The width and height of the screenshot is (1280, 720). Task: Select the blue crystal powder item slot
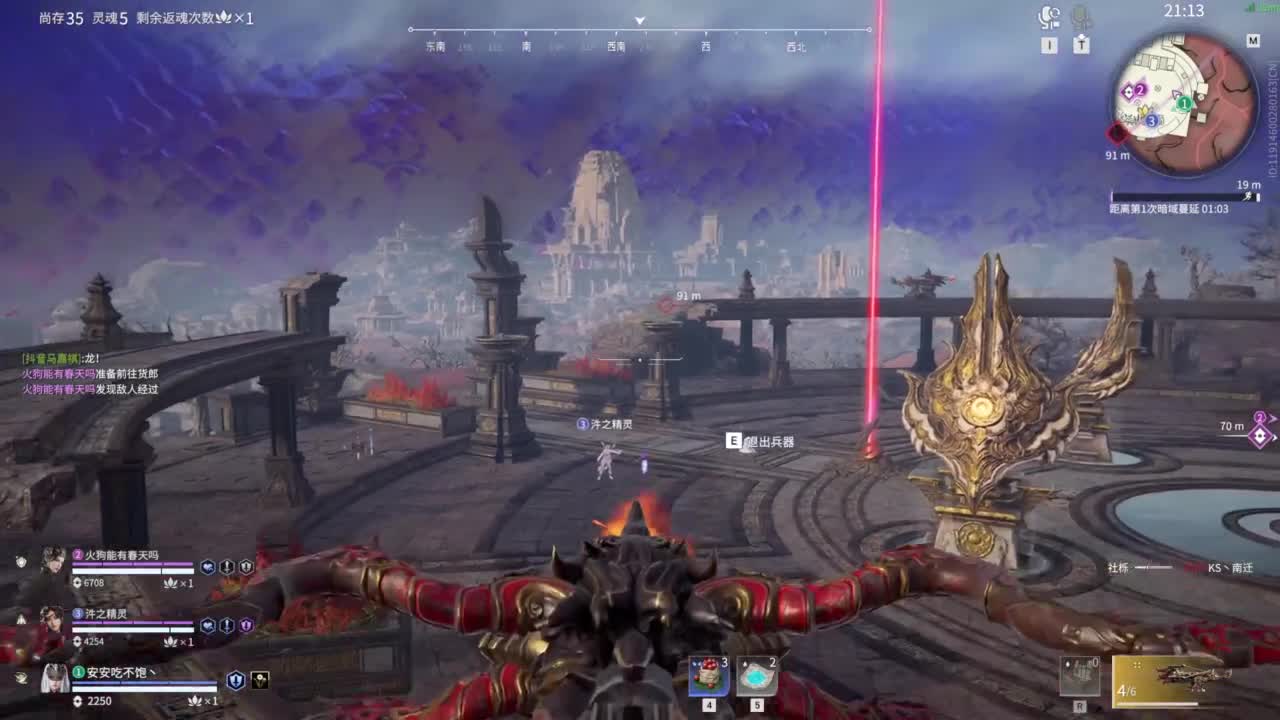(x=757, y=676)
